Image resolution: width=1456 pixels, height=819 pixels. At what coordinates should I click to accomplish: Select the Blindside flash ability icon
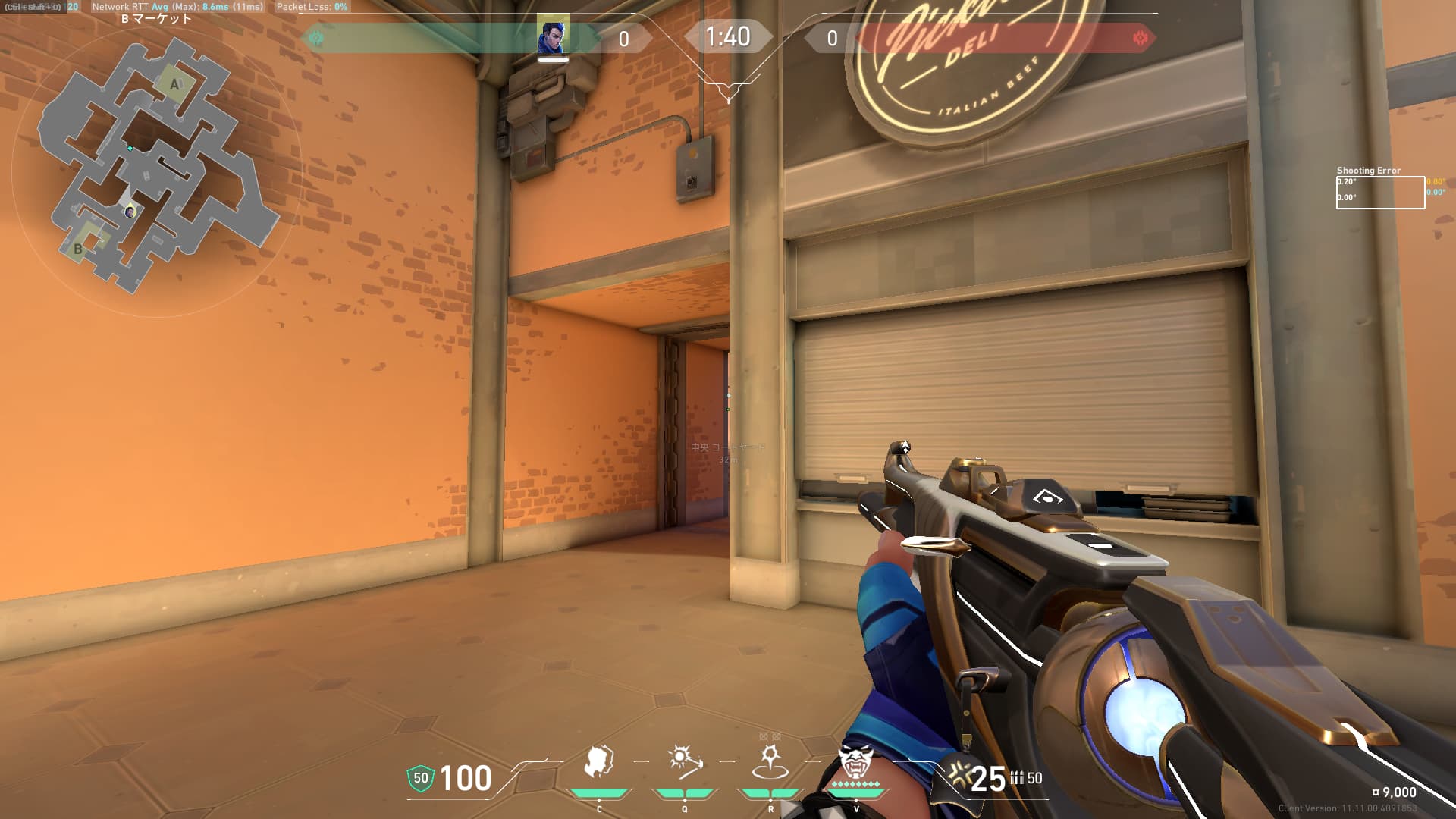point(684,761)
